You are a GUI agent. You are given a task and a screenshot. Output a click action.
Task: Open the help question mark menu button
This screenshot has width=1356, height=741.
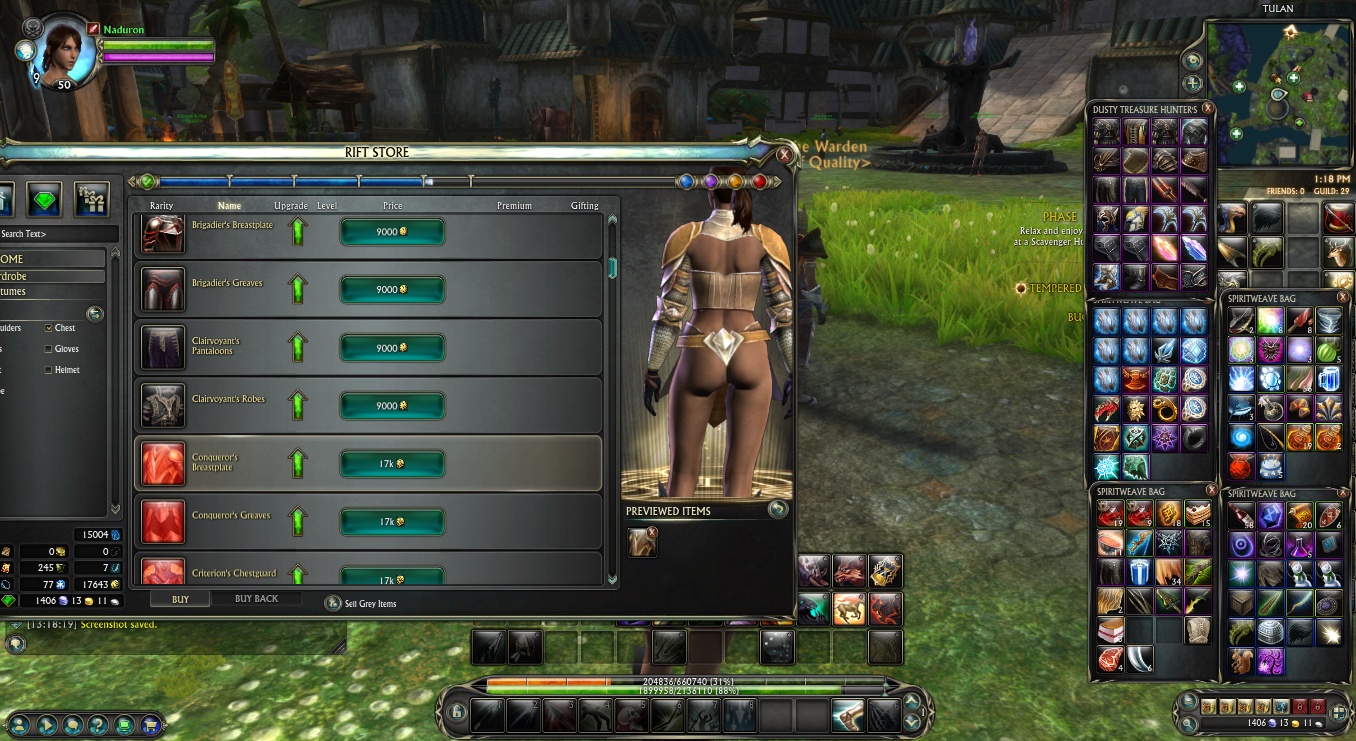(98, 724)
